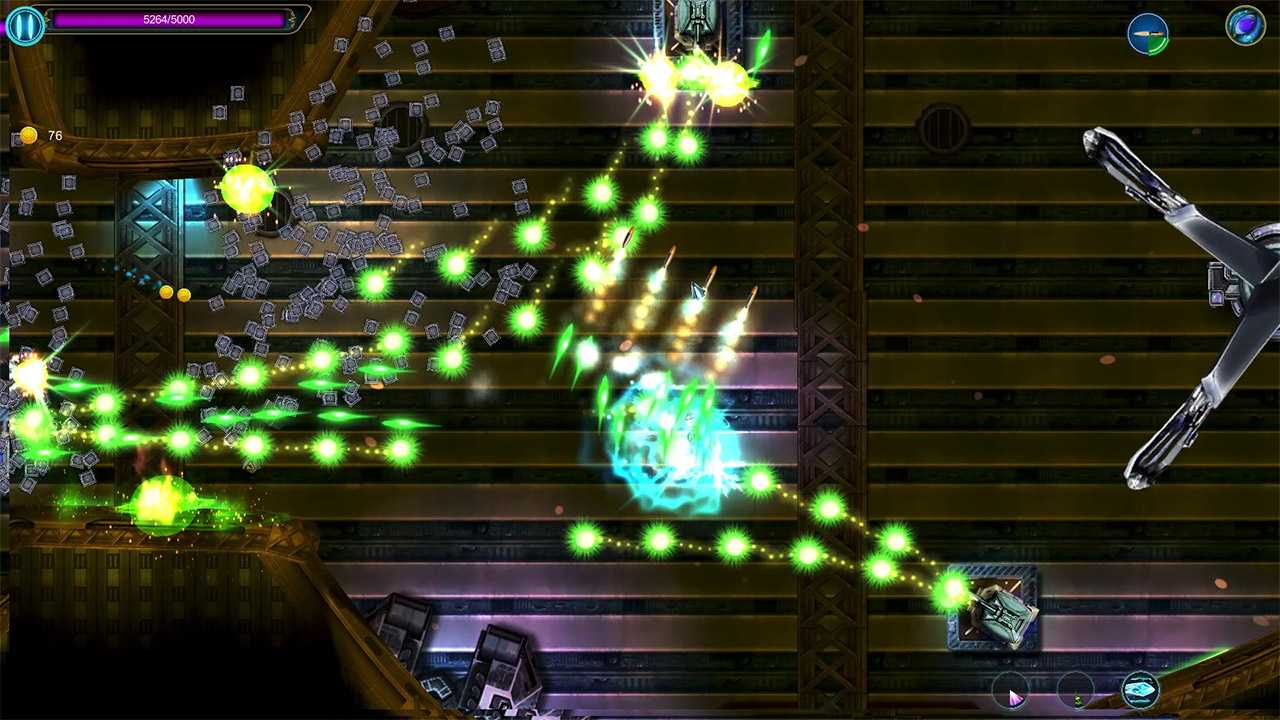Click the gold coin icon near the counter

(28, 134)
